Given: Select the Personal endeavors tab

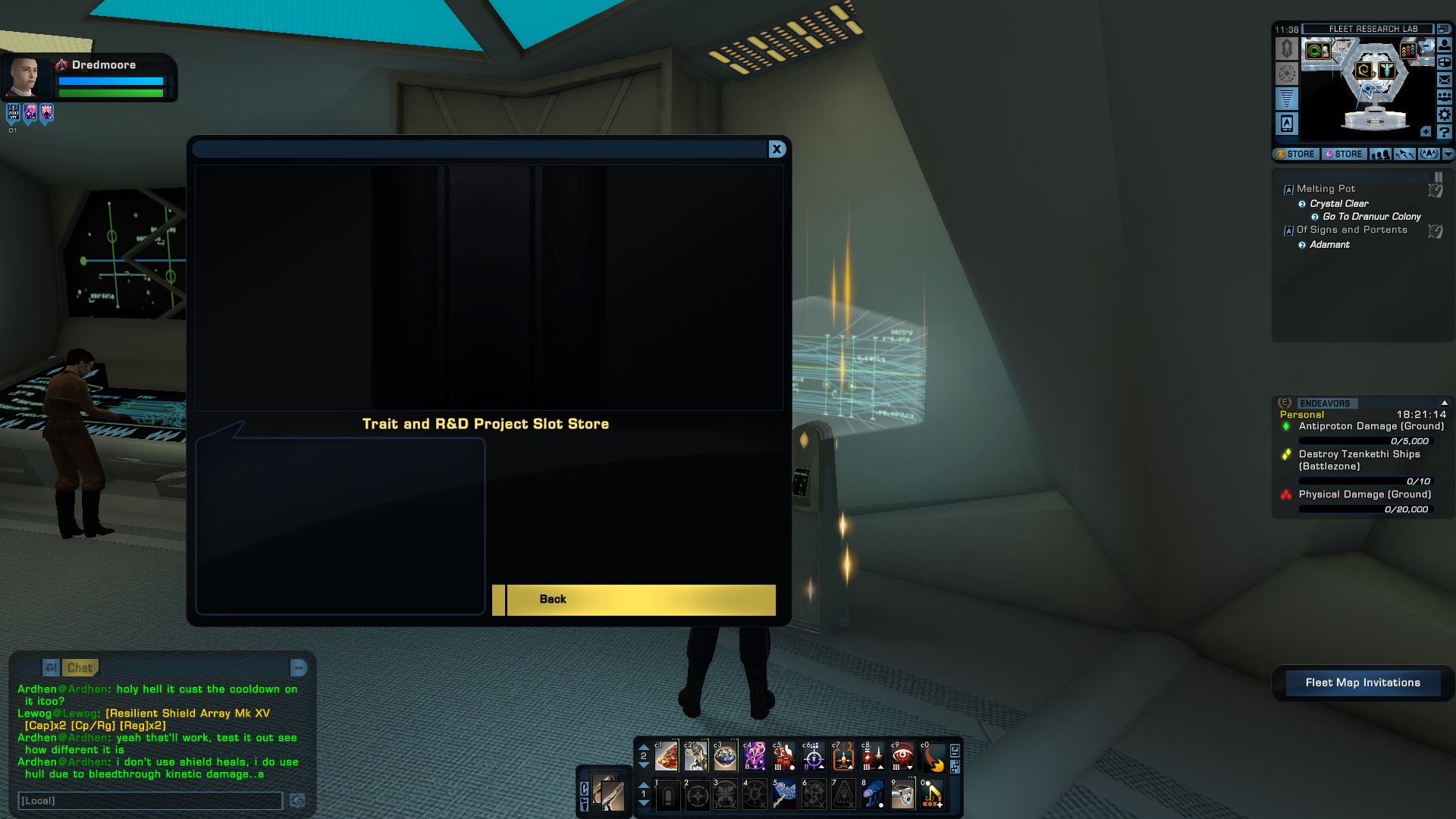Looking at the screenshot, I should 1302,415.
